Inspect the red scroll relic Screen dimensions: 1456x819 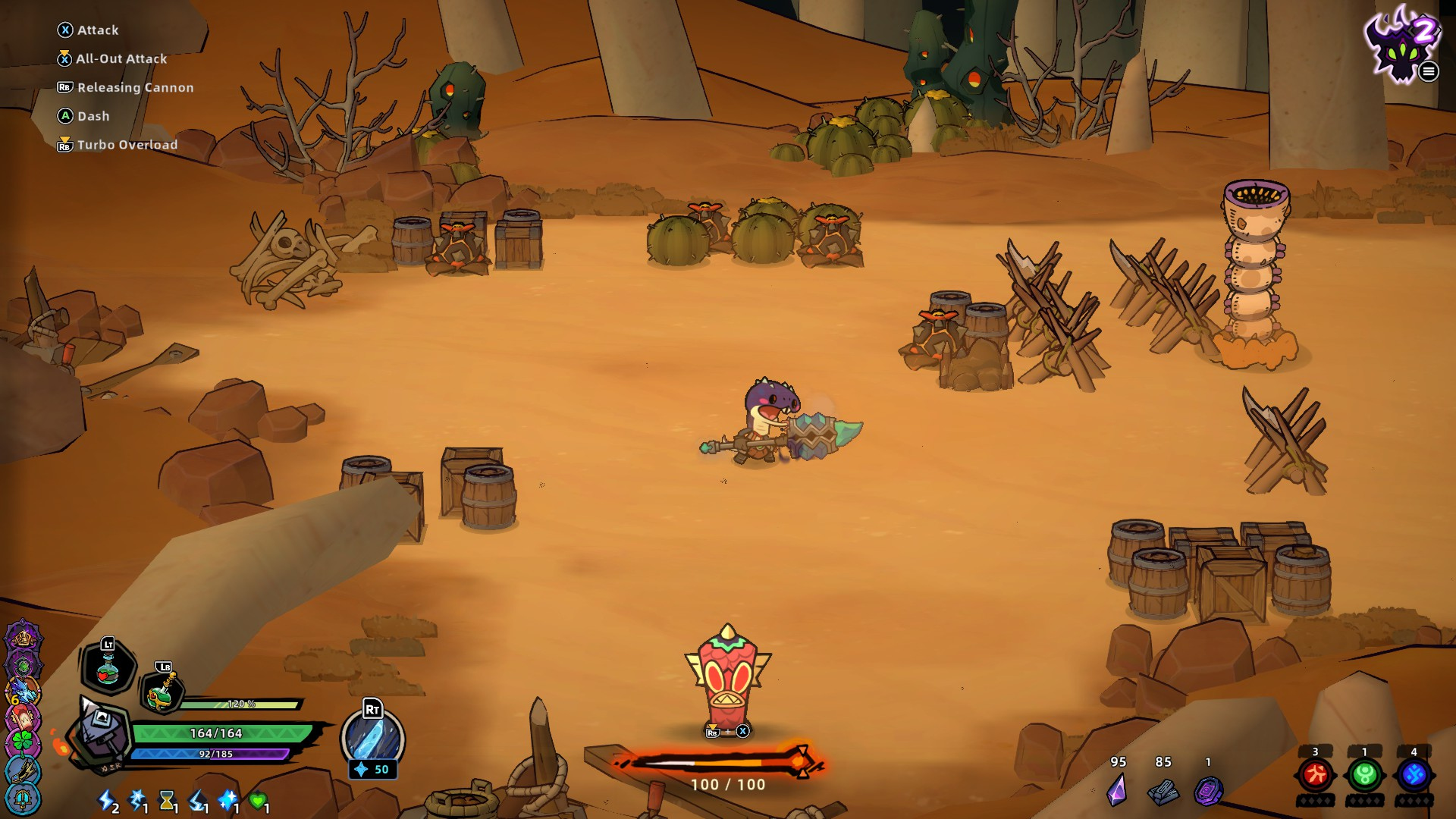pos(23,716)
